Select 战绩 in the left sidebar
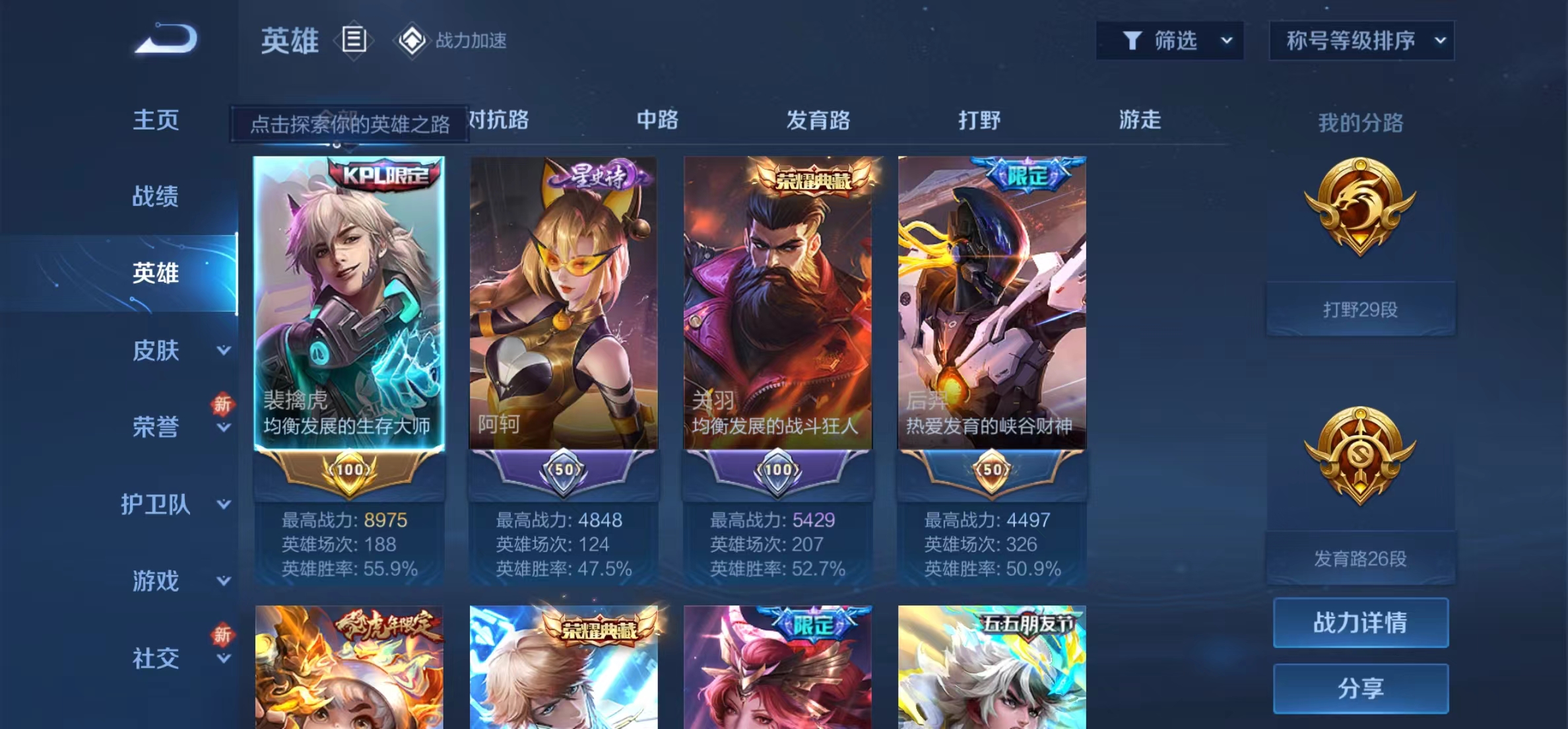This screenshot has height=729, width=1568. [x=155, y=197]
